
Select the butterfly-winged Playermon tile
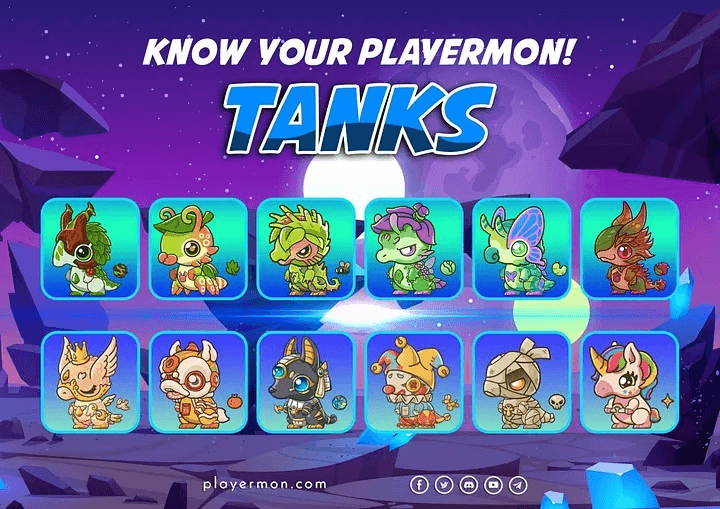(x=521, y=248)
